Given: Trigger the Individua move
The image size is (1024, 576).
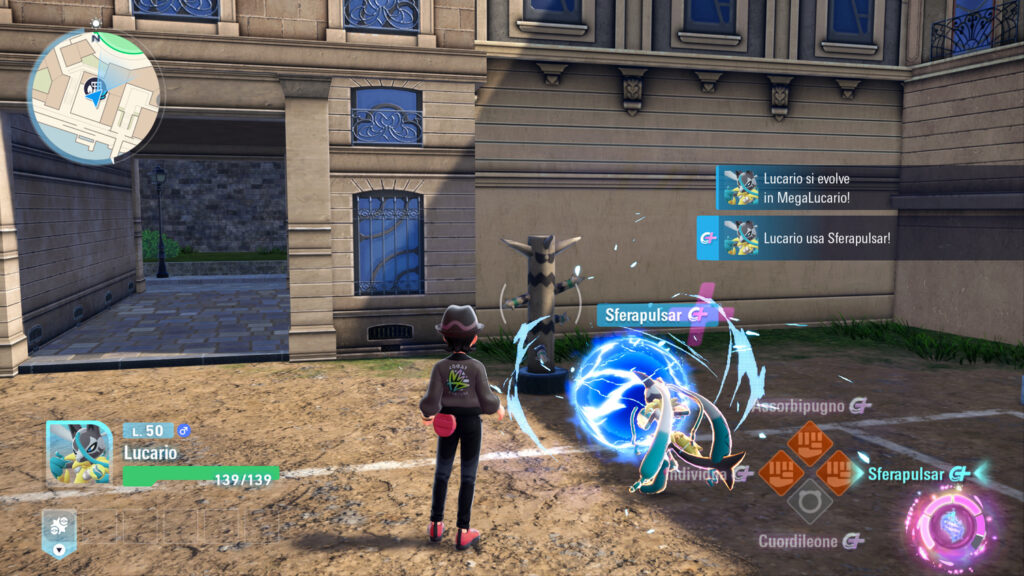Looking at the screenshot, I should click(781, 473).
